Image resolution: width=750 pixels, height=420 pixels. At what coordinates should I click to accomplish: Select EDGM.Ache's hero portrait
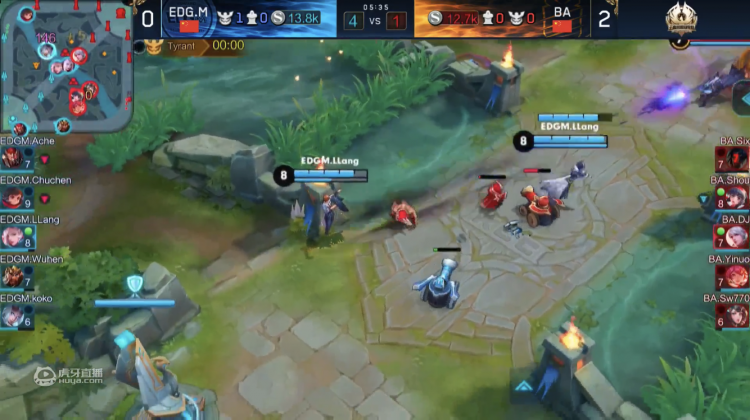(12, 159)
